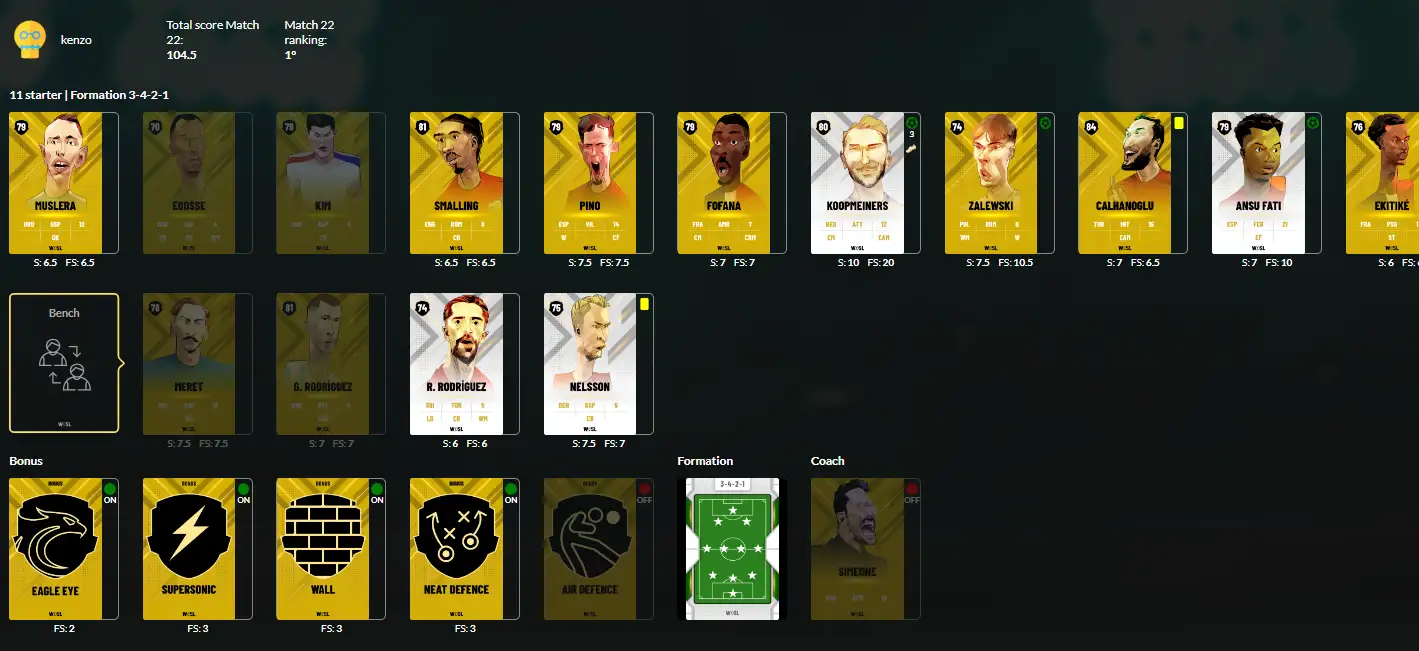1419x651 pixels.
Task: Pick the Air Defence bonus card
Action: point(591,548)
